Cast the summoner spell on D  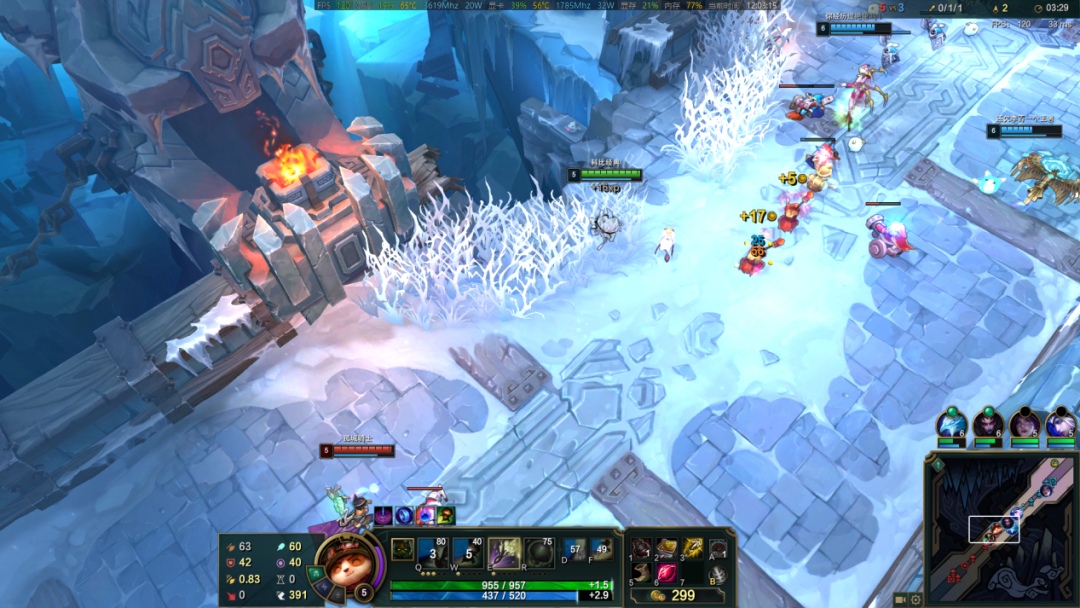click(x=574, y=549)
